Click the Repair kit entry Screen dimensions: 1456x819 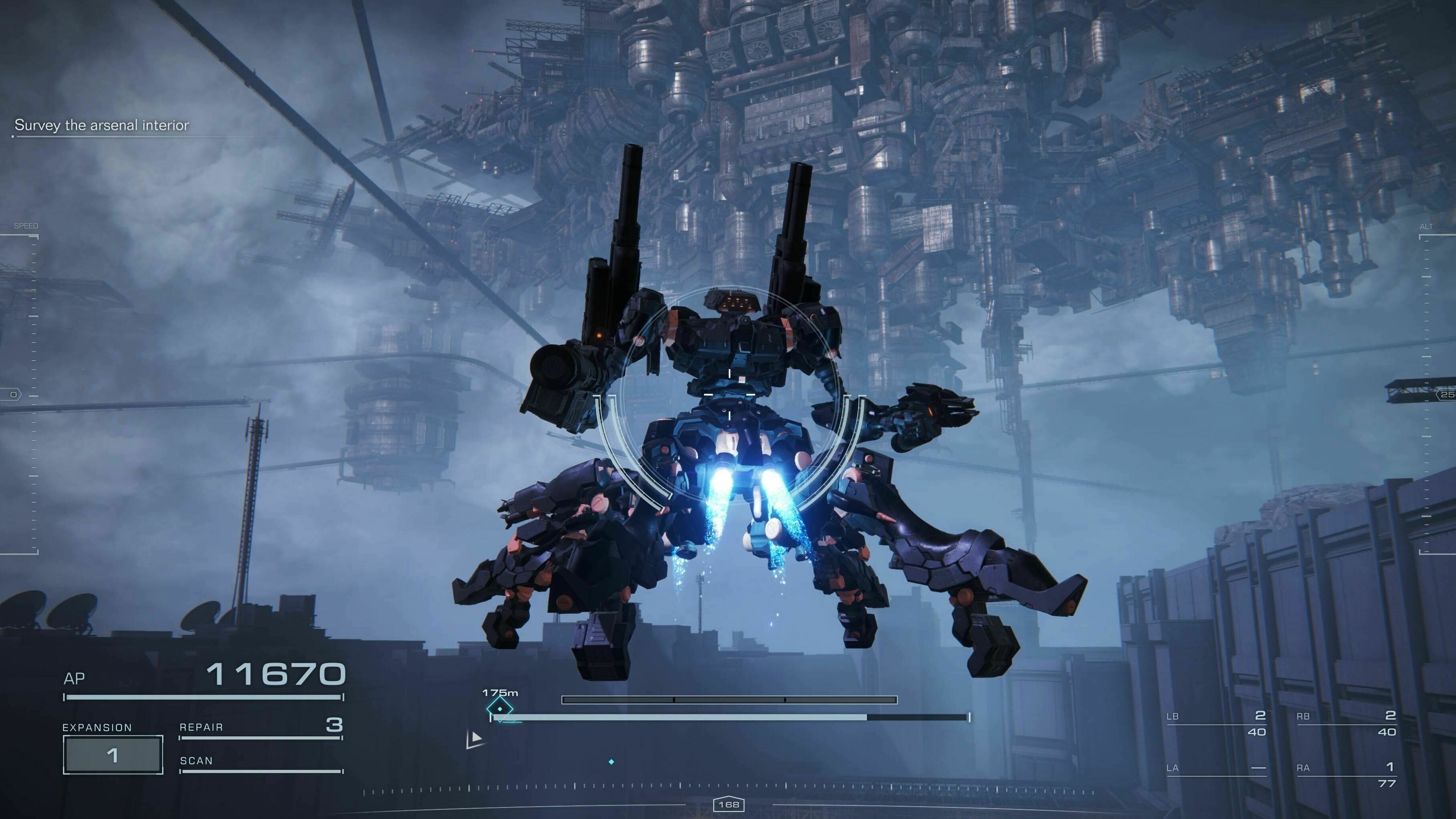(260, 727)
